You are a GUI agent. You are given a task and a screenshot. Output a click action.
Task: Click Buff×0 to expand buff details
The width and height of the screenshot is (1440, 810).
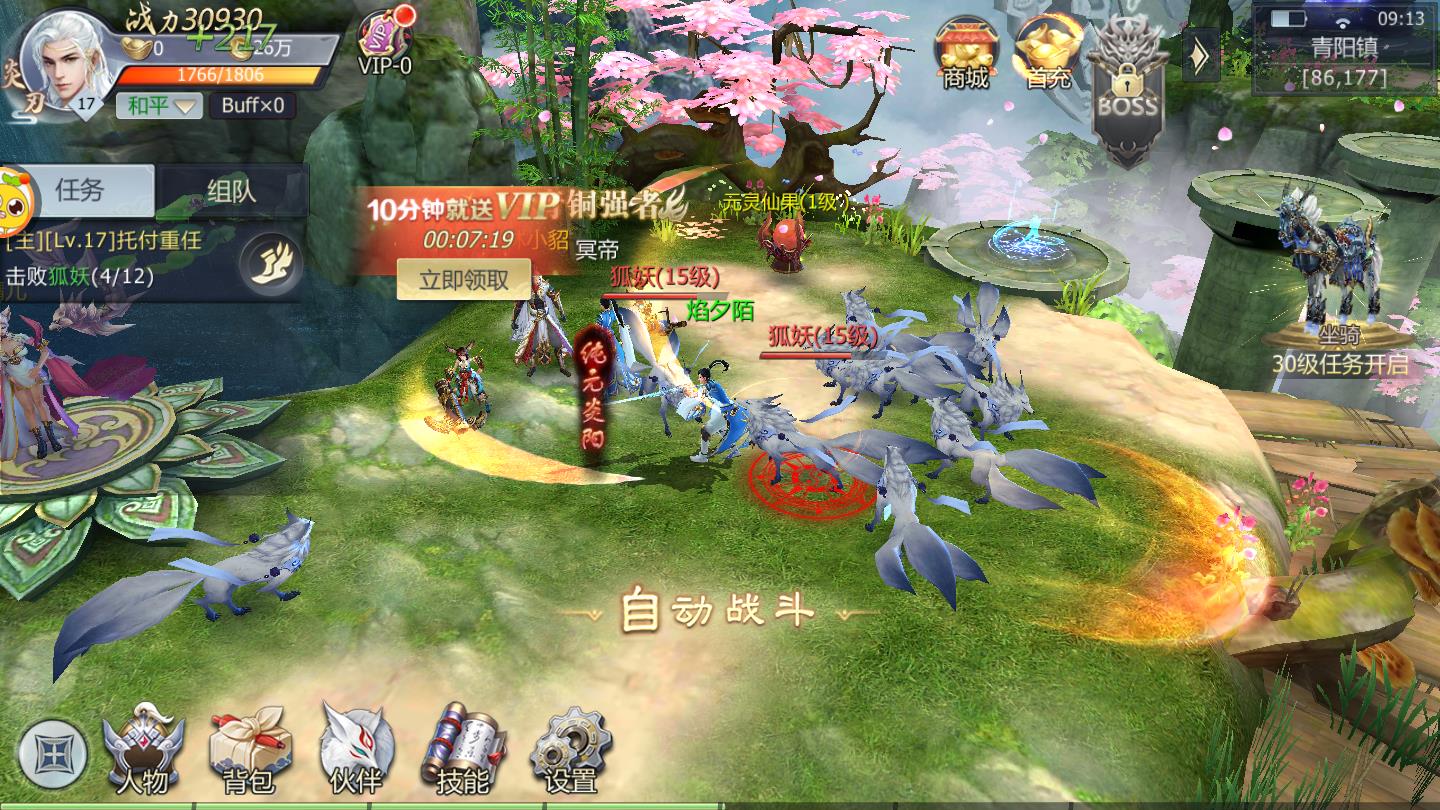pos(255,105)
